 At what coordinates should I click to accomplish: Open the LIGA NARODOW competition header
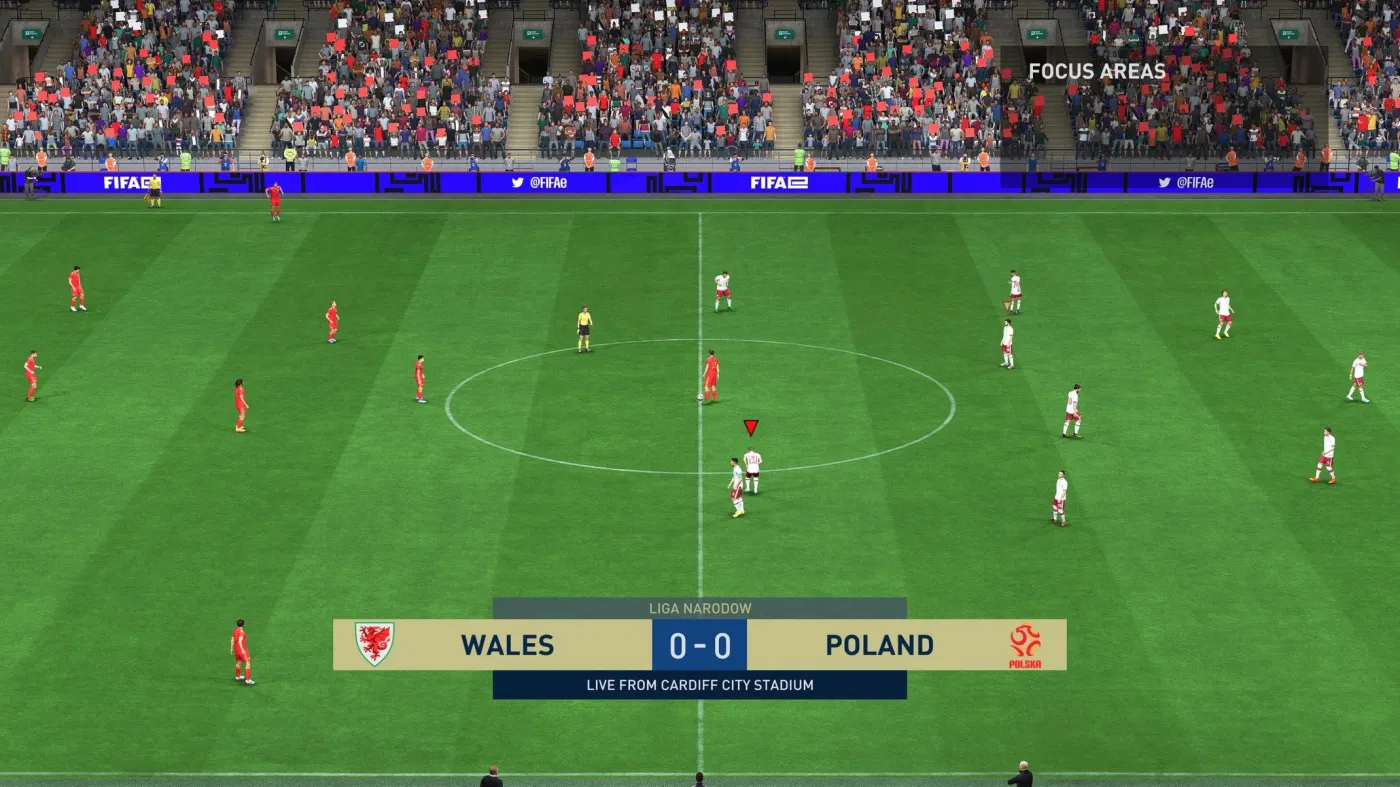[700, 608]
